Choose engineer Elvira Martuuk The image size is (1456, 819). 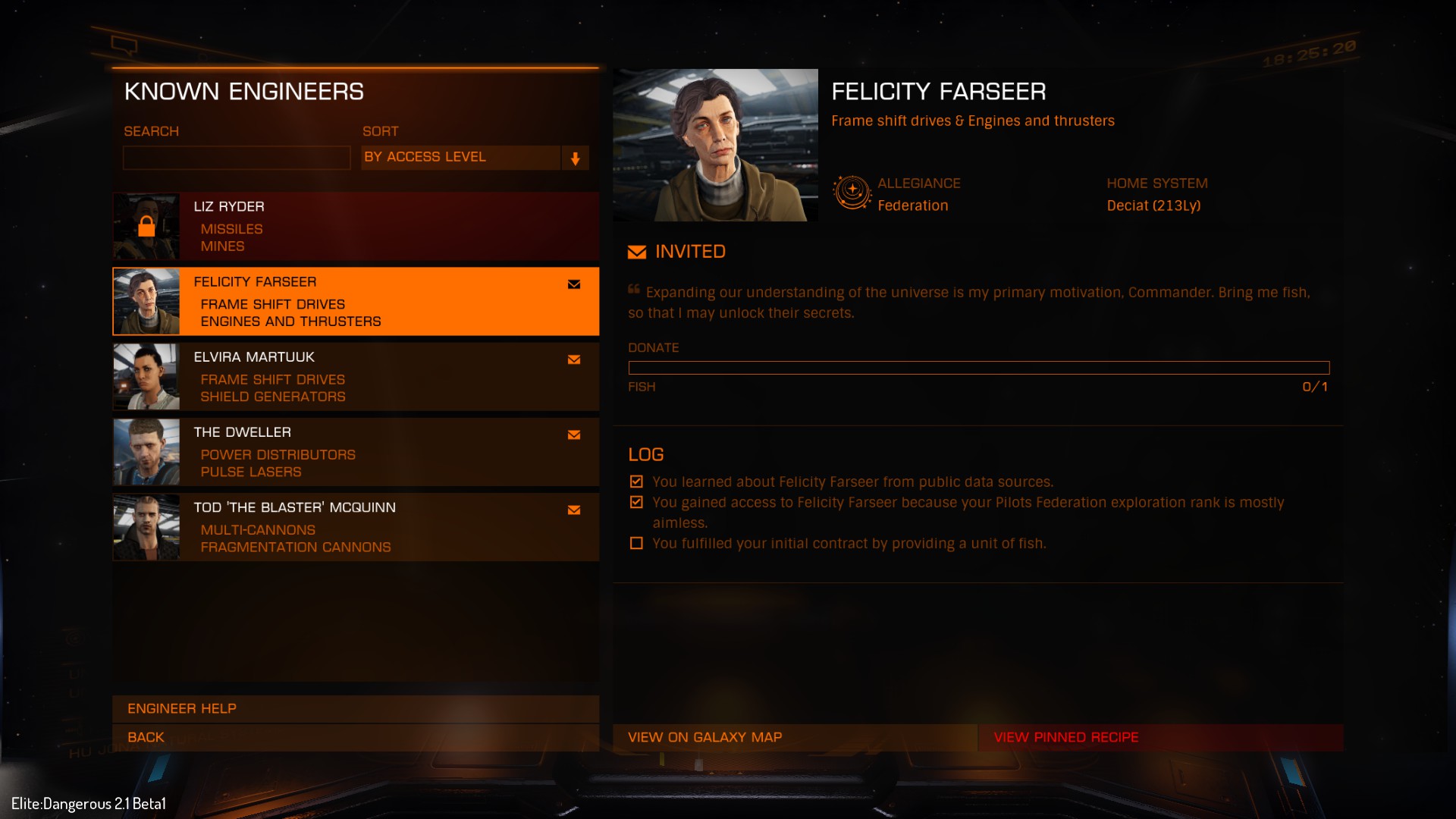(356, 376)
